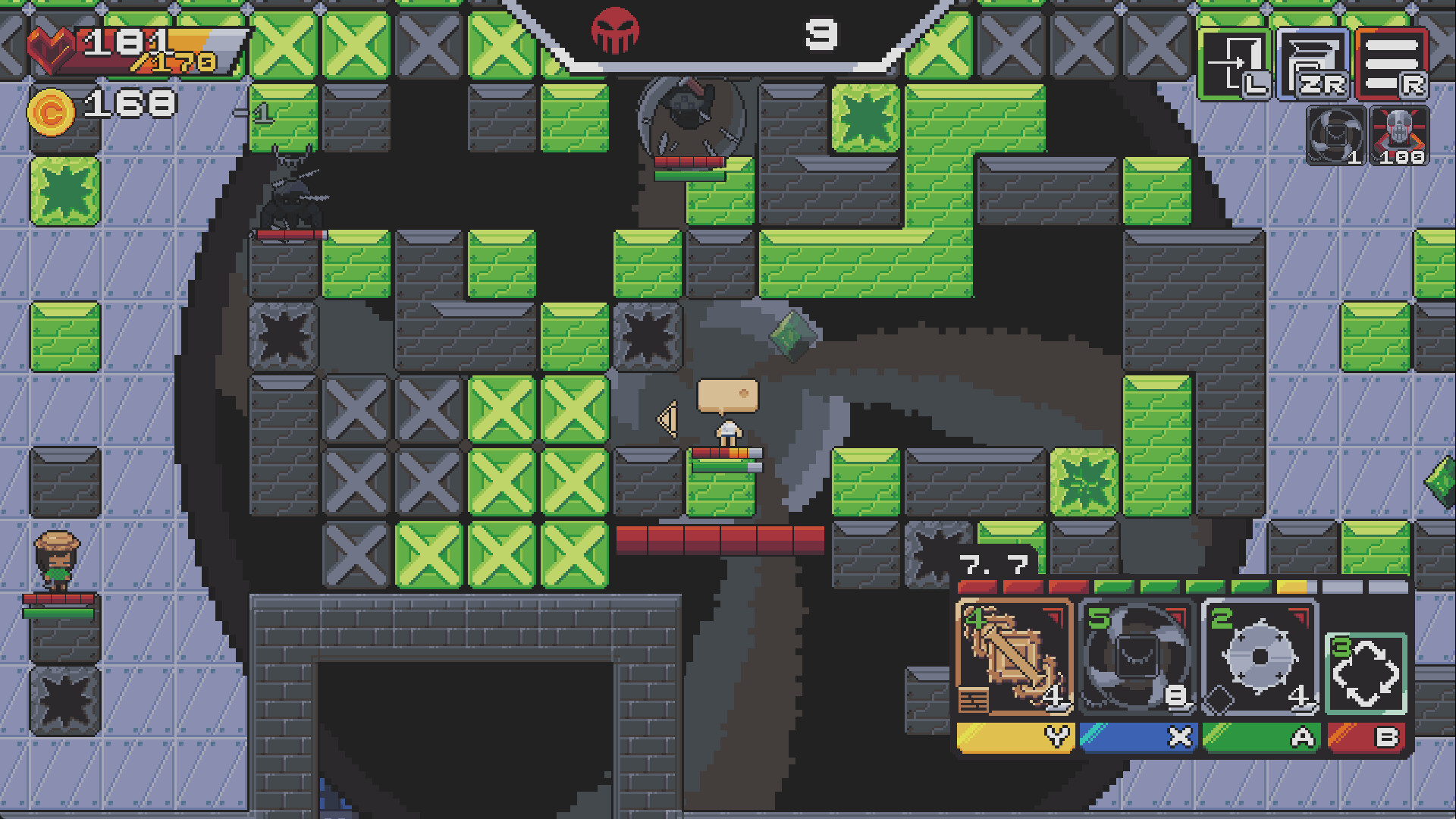
Task: Click the player's empty speech bubble
Action: click(728, 395)
